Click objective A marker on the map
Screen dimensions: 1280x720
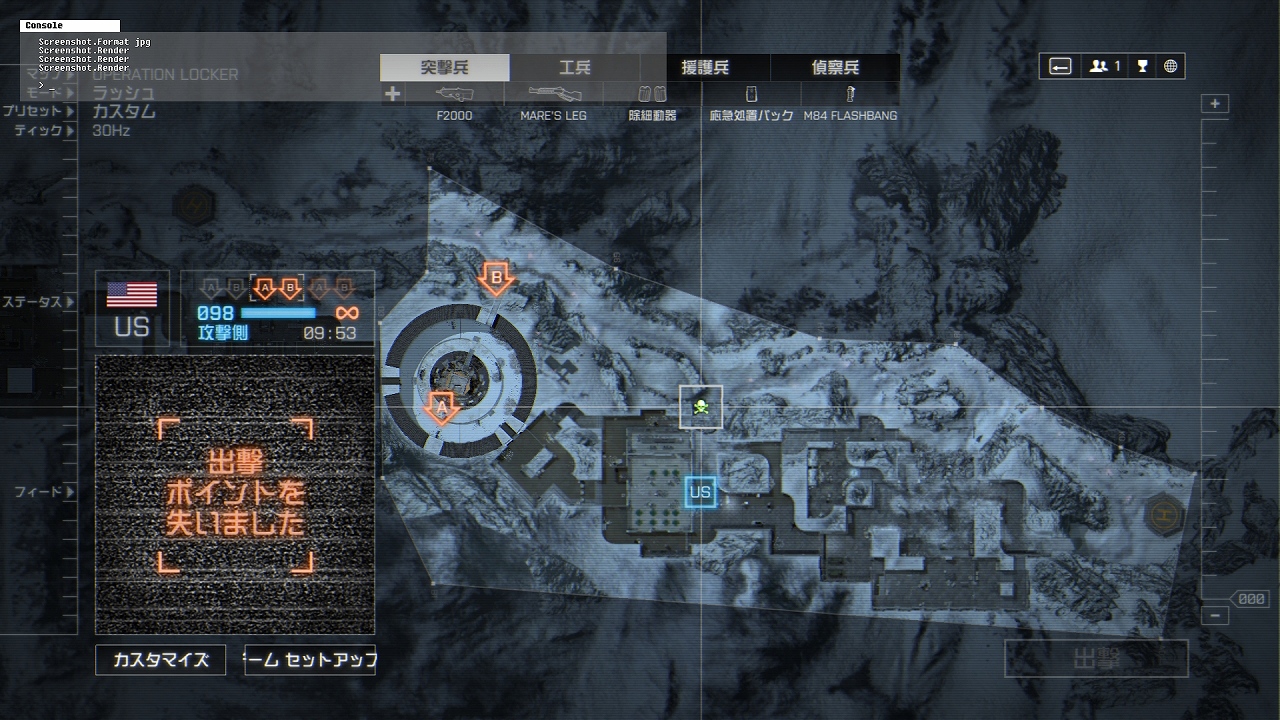(x=441, y=408)
